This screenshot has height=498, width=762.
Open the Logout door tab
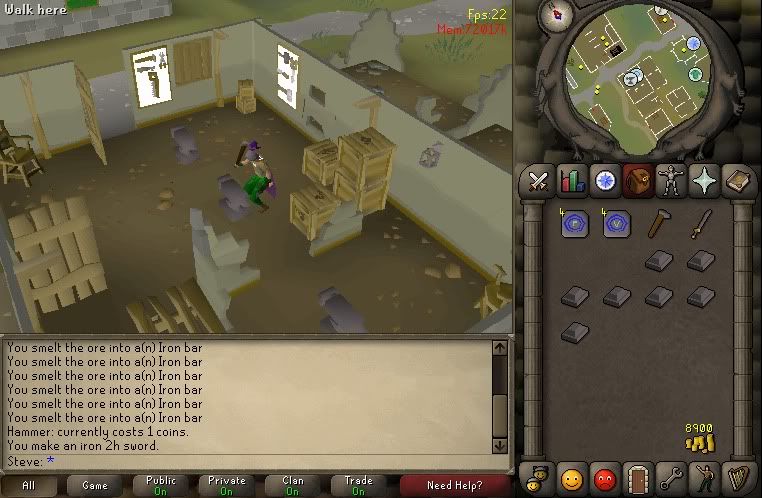coord(638,474)
